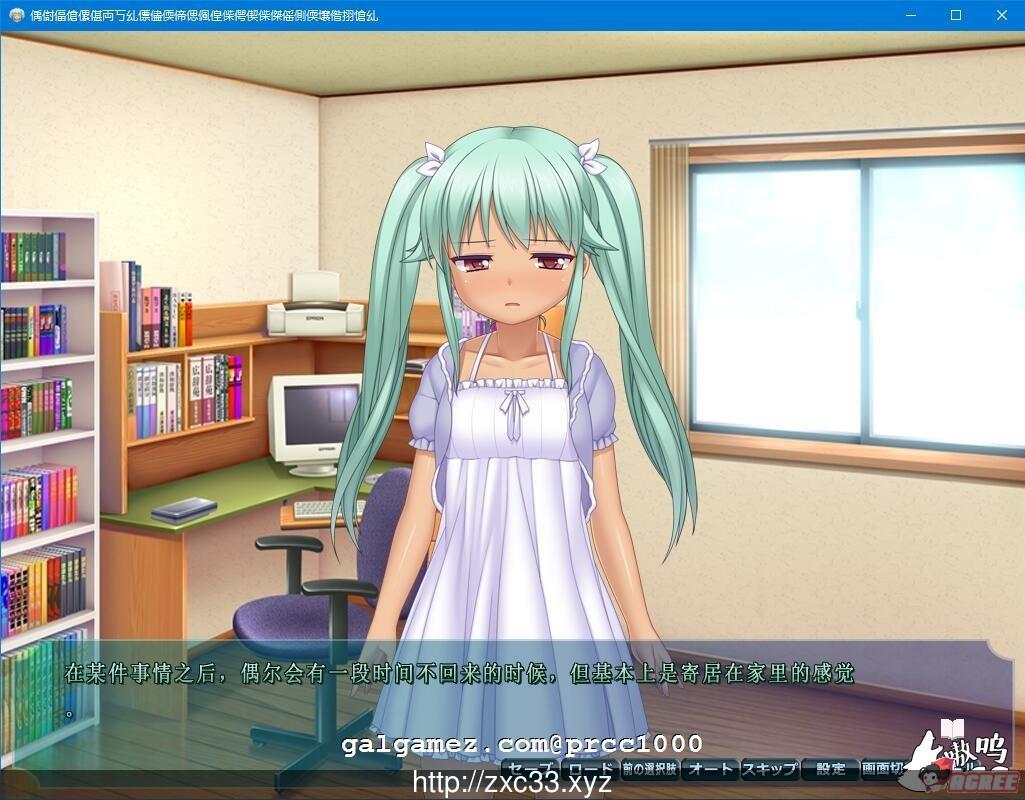Toggle オート (Auto) reading mode
The height and width of the screenshot is (800, 1025).
710,769
